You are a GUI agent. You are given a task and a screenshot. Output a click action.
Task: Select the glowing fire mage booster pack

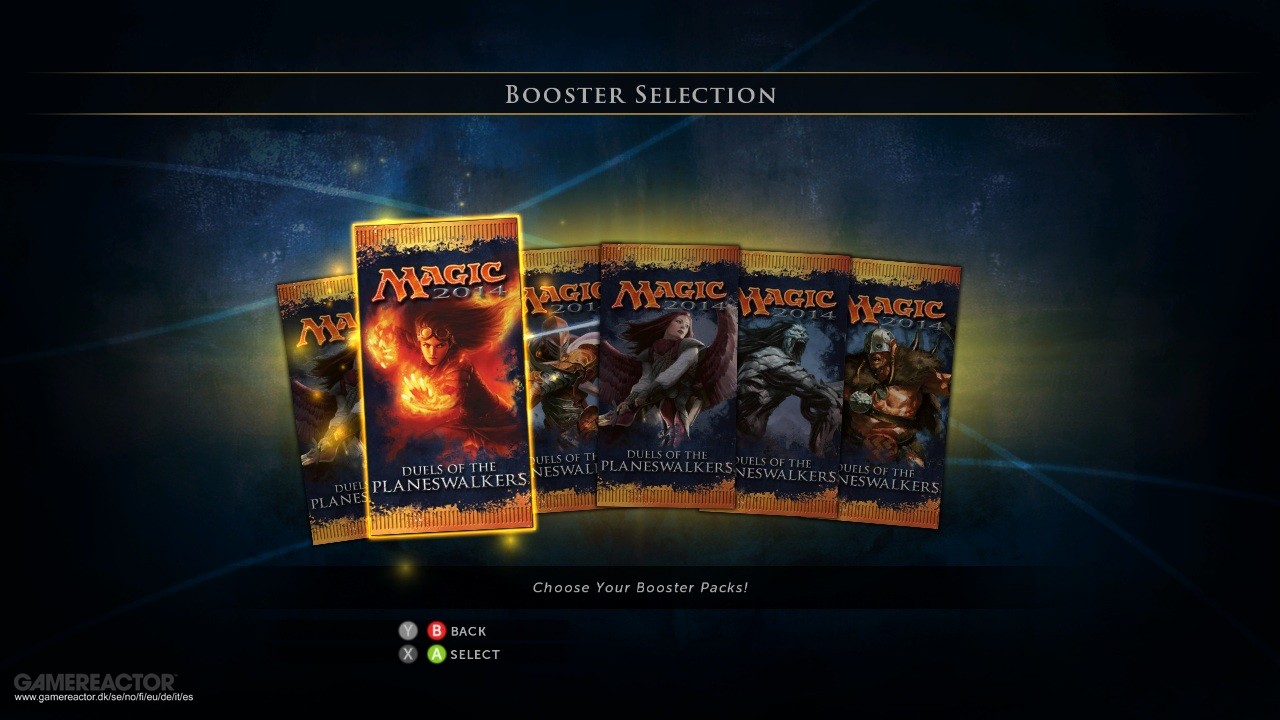(444, 377)
